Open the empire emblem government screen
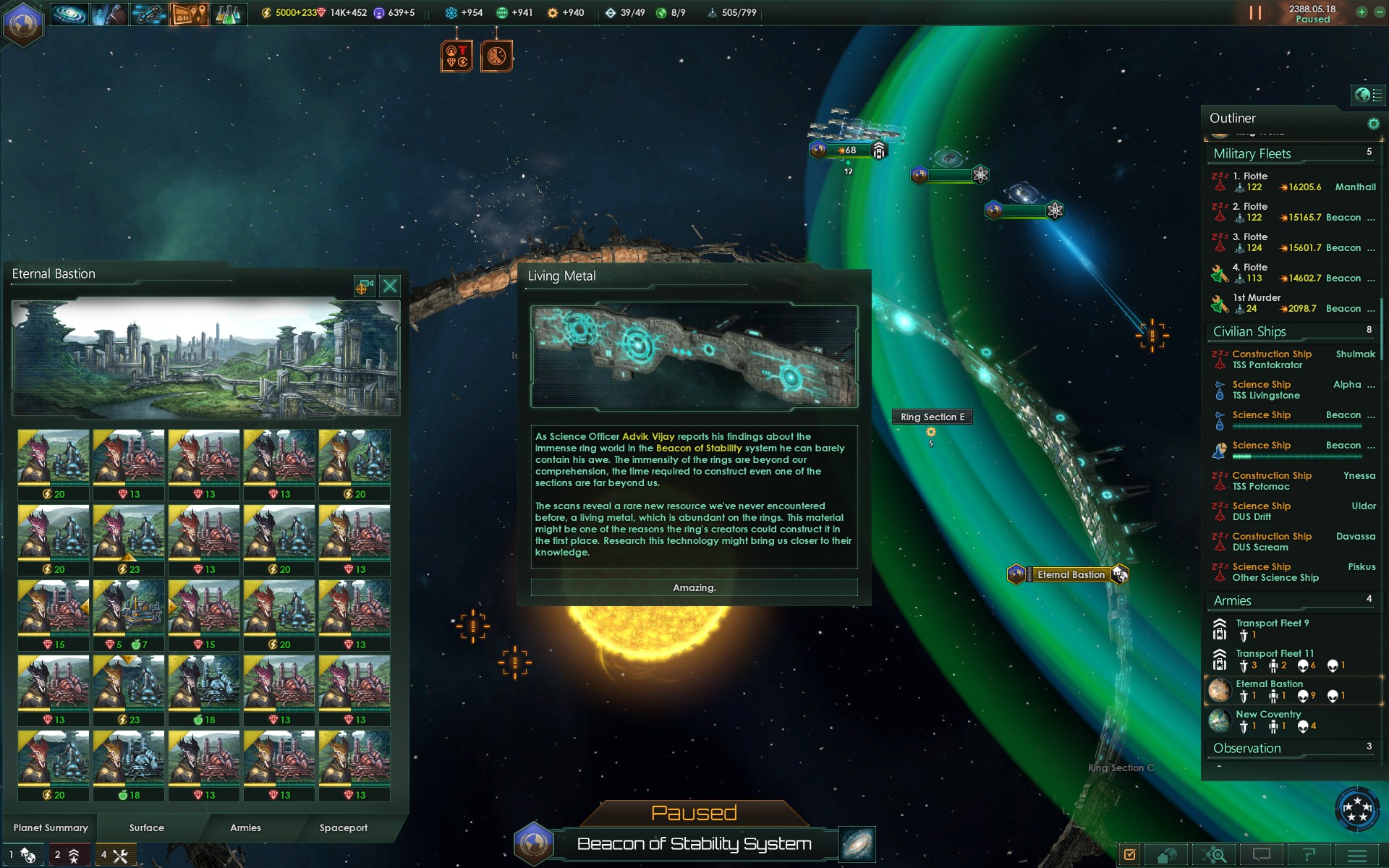1389x868 pixels. (x=23, y=23)
